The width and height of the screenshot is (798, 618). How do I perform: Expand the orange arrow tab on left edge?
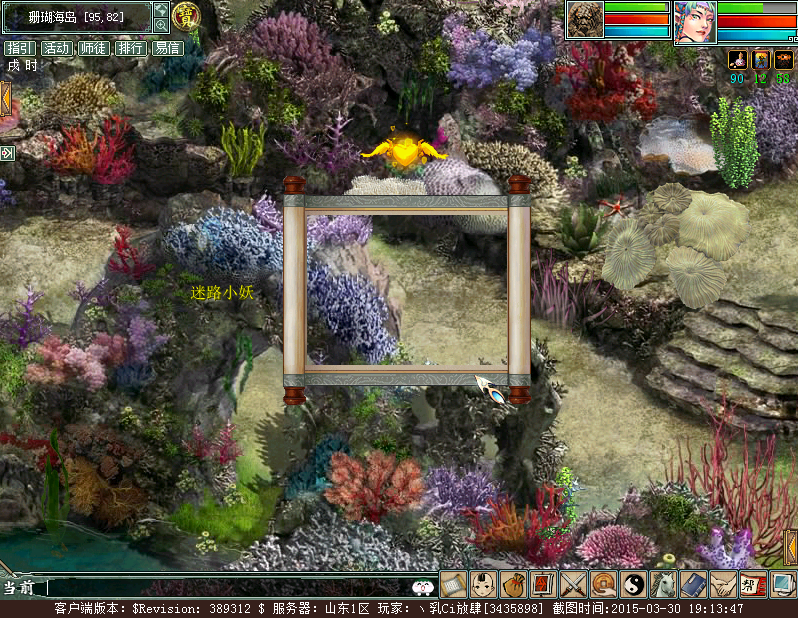click(x=5, y=99)
